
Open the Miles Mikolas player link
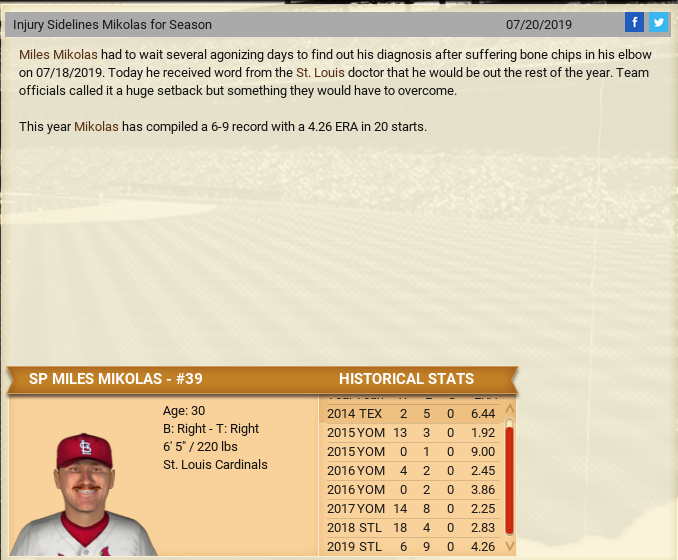pos(58,54)
